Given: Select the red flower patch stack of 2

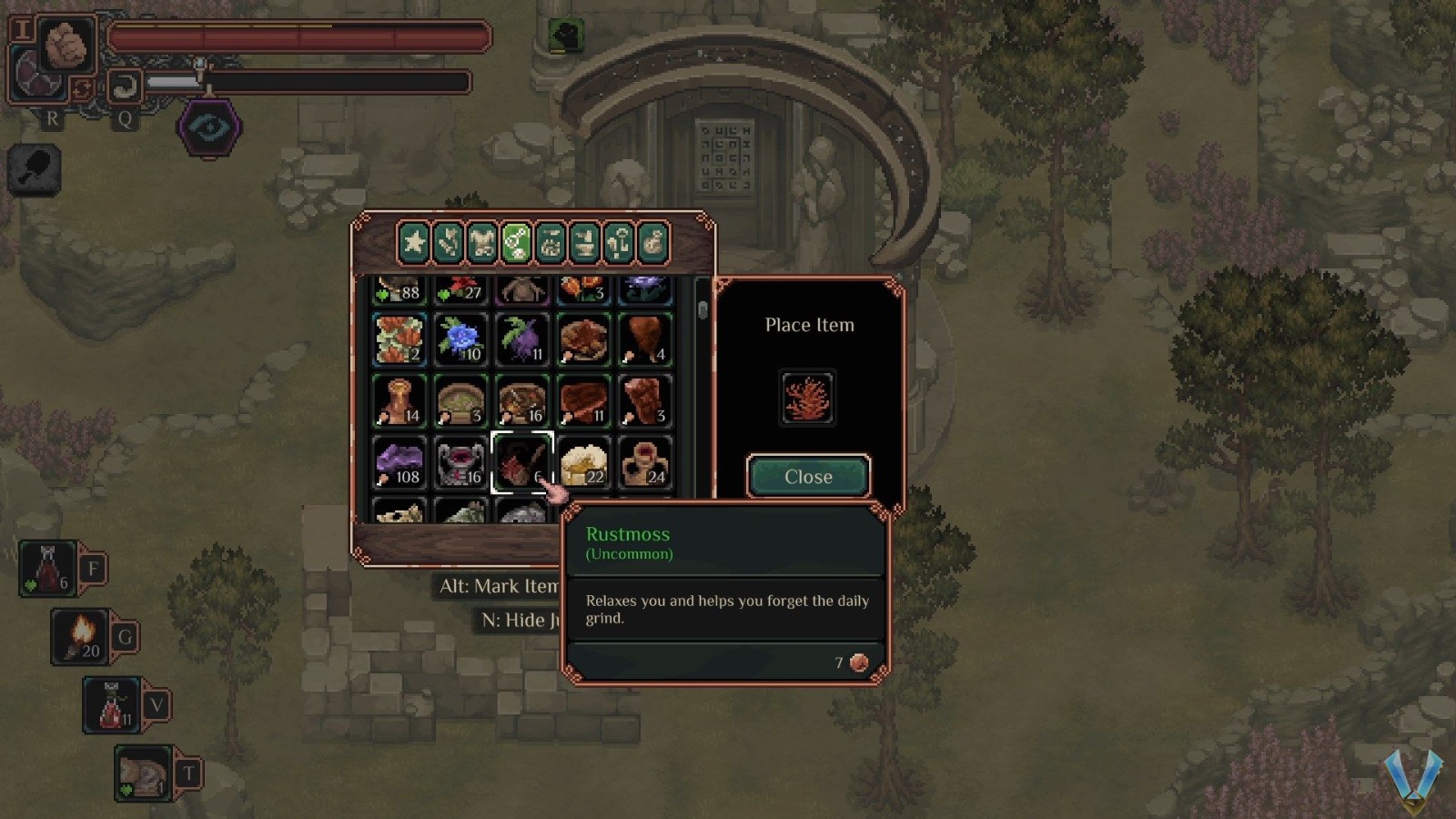Looking at the screenshot, I should point(399,339).
